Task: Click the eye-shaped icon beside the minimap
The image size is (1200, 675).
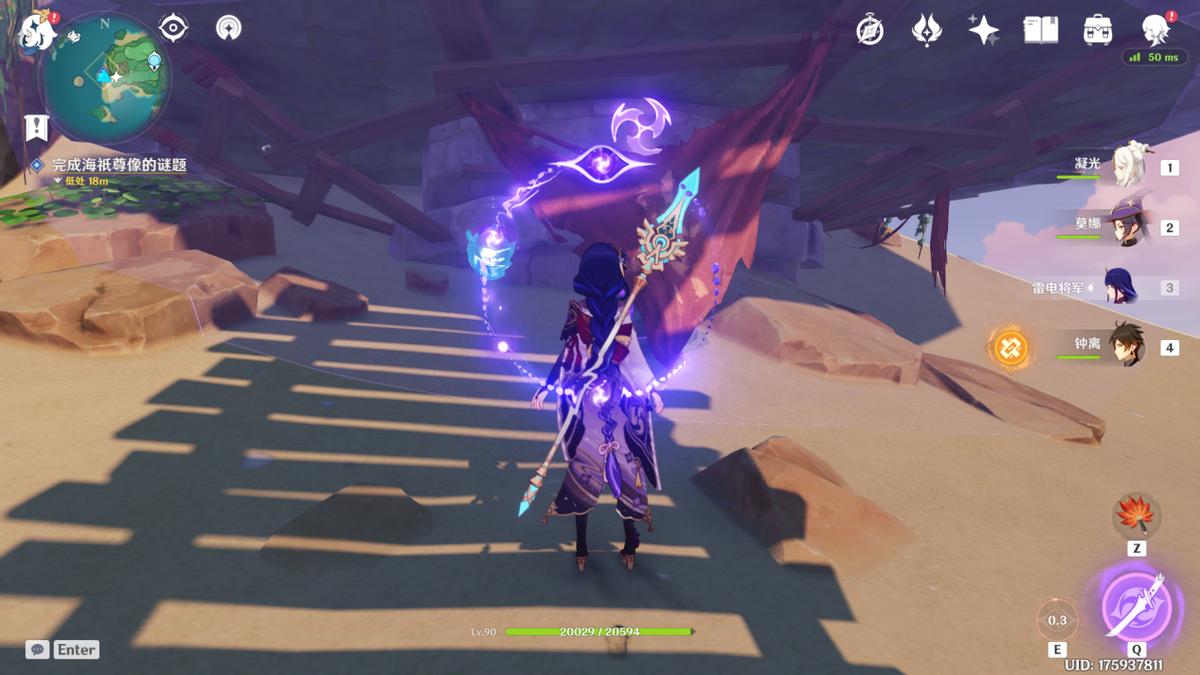Action: click(x=174, y=28)
